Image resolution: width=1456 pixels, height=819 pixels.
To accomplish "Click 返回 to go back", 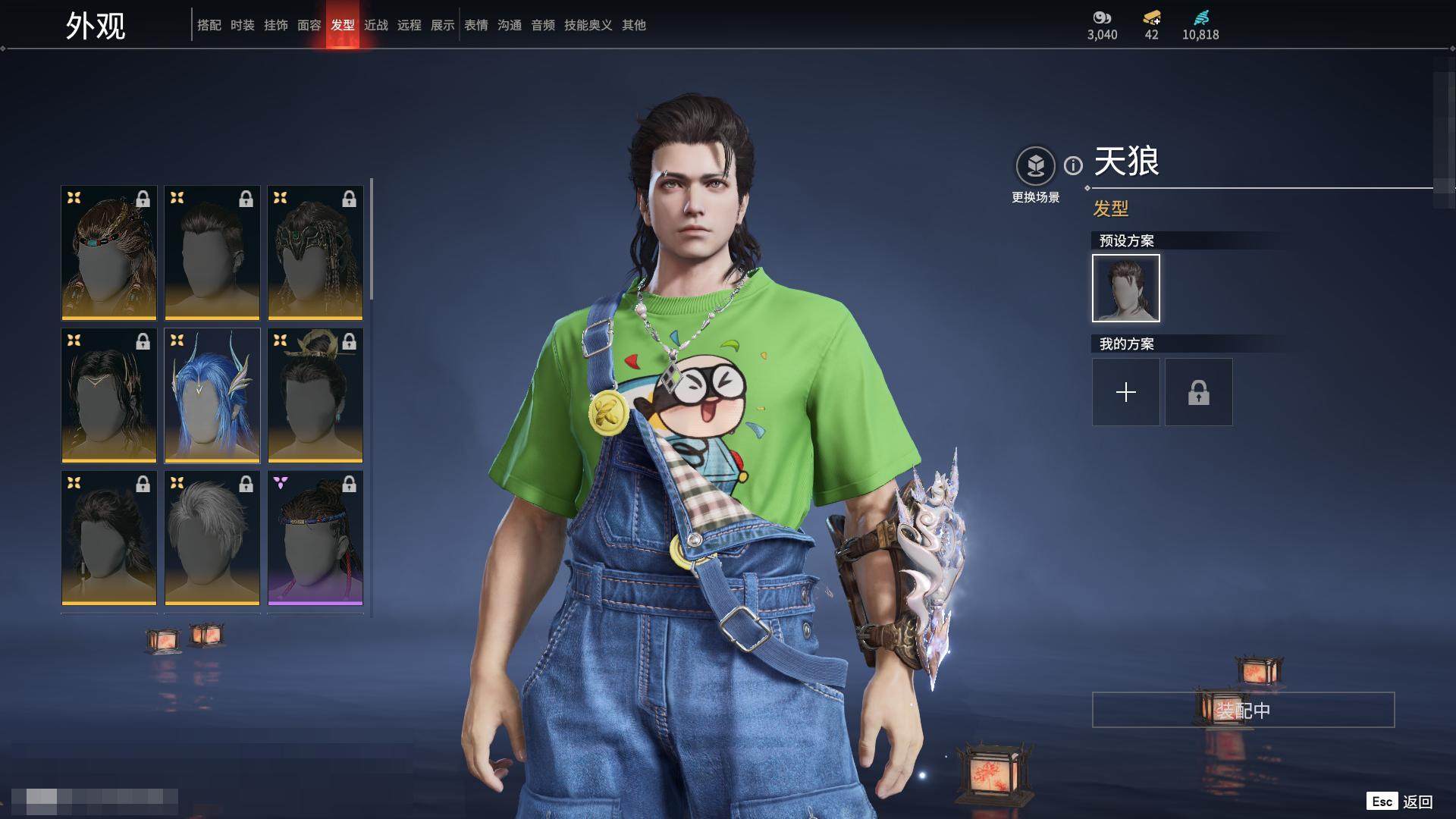I will click(x=1417, y=802).
